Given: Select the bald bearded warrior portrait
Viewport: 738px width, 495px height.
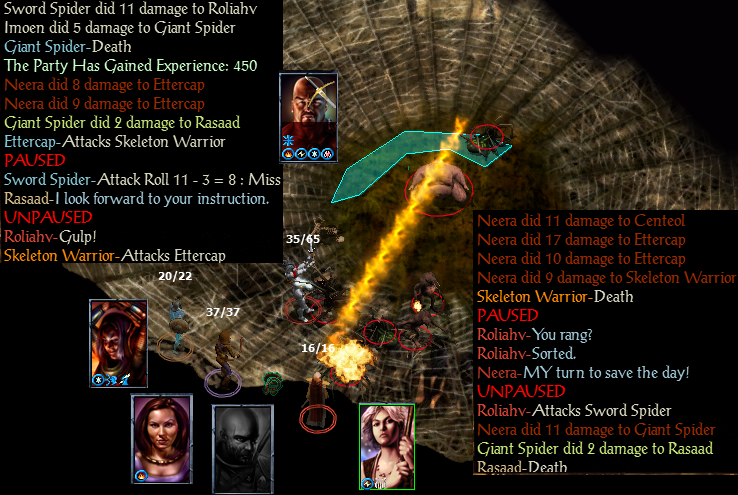Looking at the screenshot, I should [308, 110].
